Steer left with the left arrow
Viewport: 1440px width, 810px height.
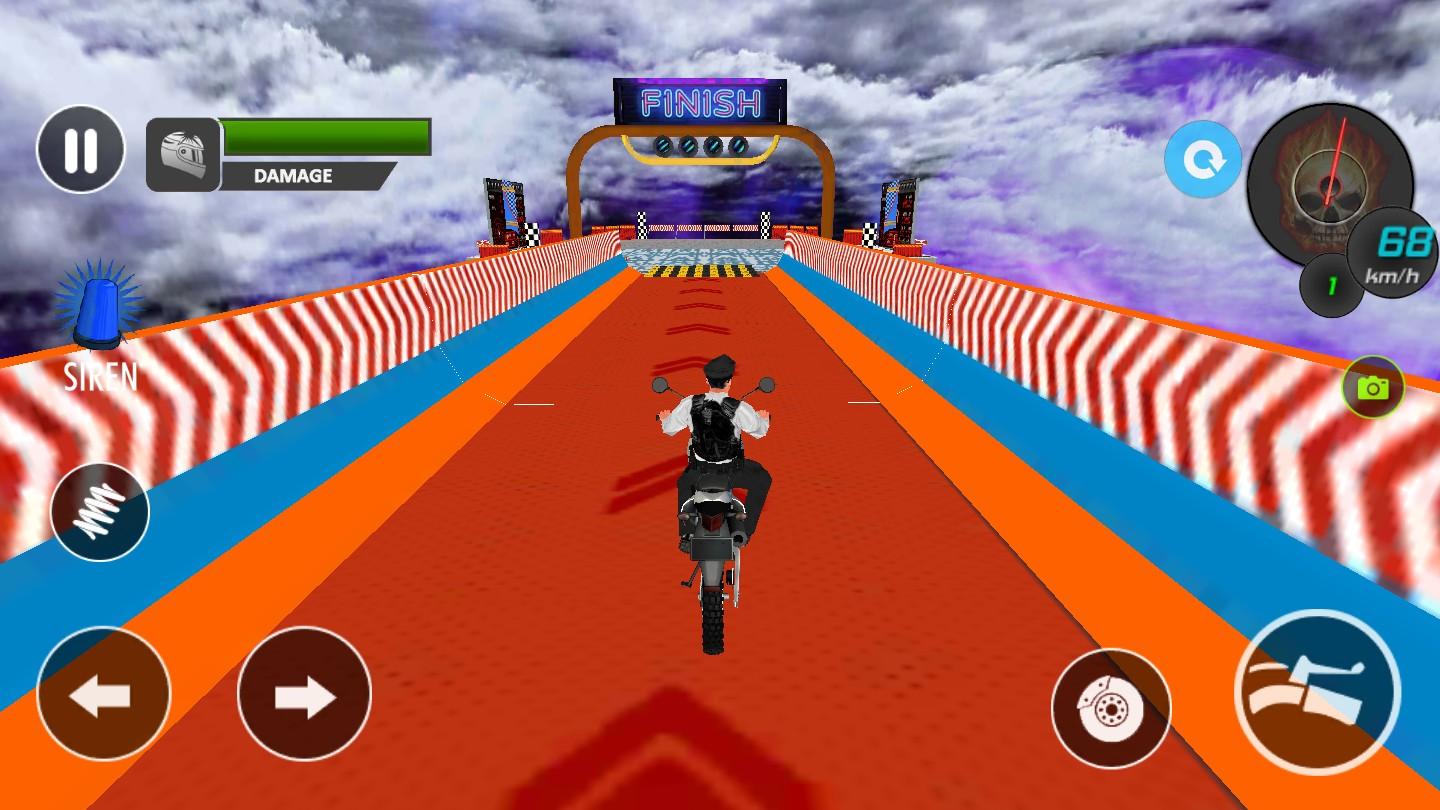(x=103, y=694)
